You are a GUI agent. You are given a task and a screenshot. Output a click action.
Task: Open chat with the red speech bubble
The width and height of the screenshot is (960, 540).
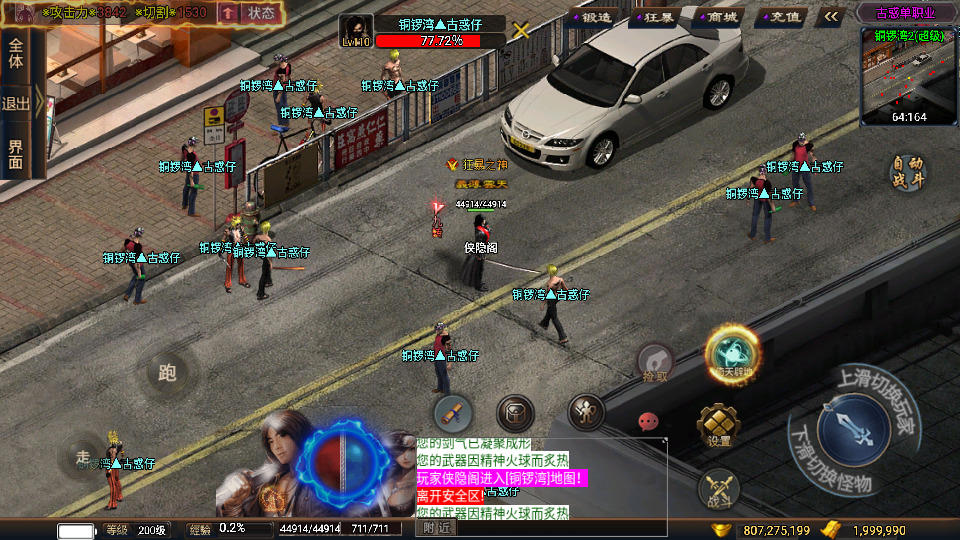pos(649,422)
